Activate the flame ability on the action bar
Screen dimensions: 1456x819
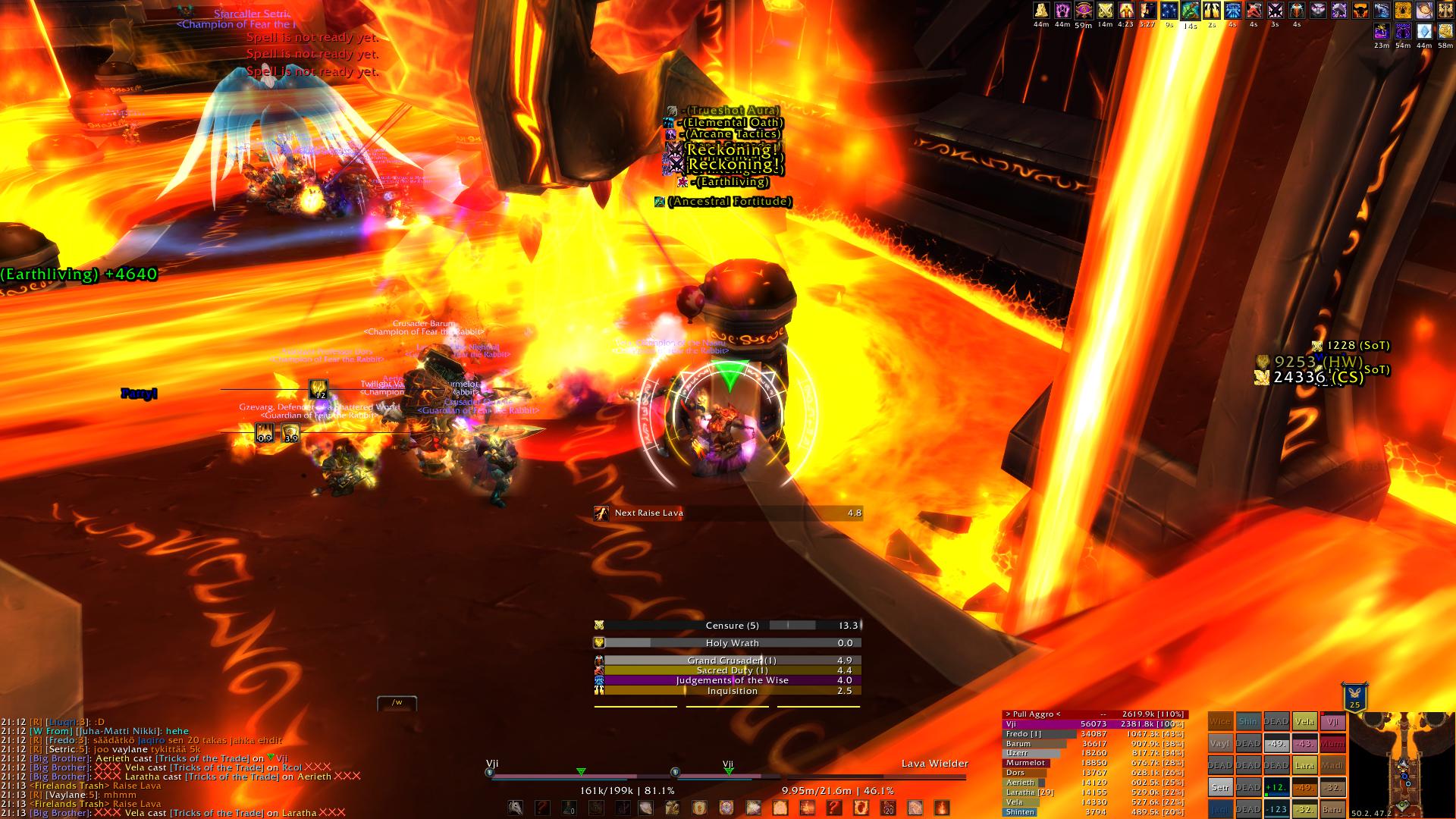coord(941,808)
